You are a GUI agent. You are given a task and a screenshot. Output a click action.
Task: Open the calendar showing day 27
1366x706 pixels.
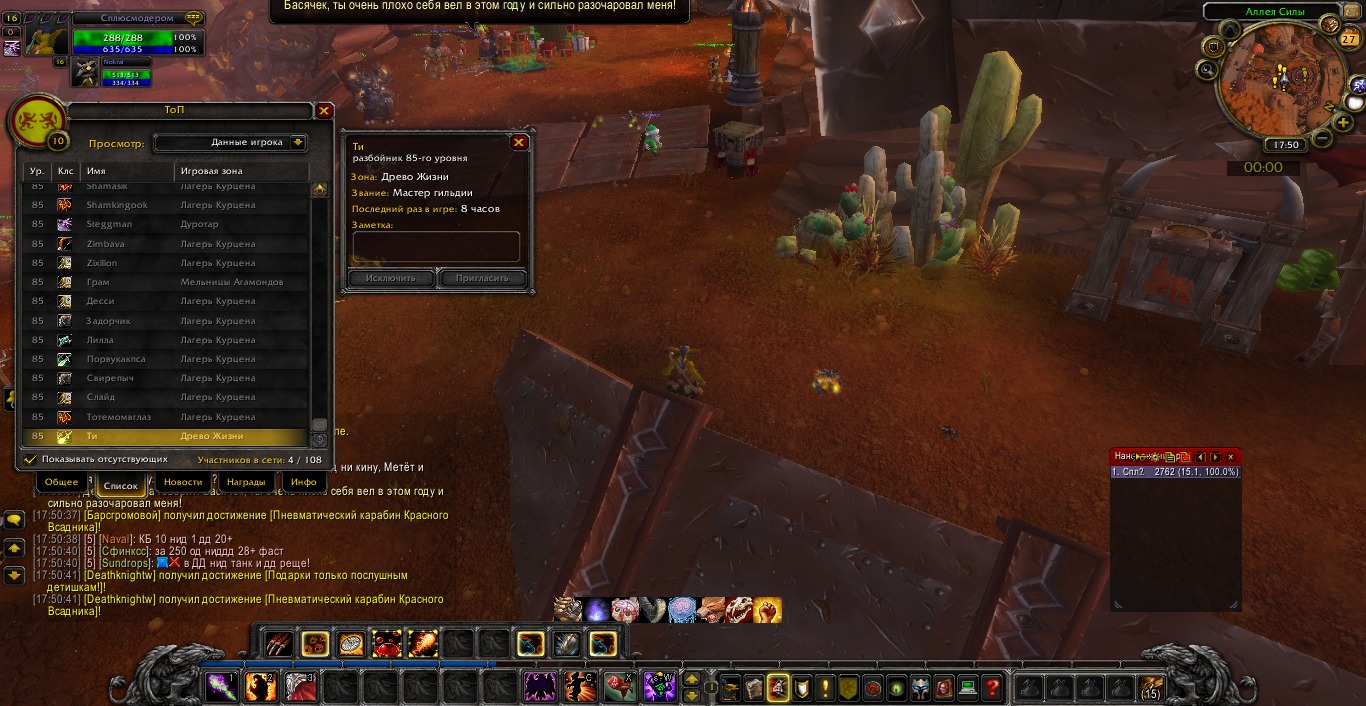[1348, 40]
